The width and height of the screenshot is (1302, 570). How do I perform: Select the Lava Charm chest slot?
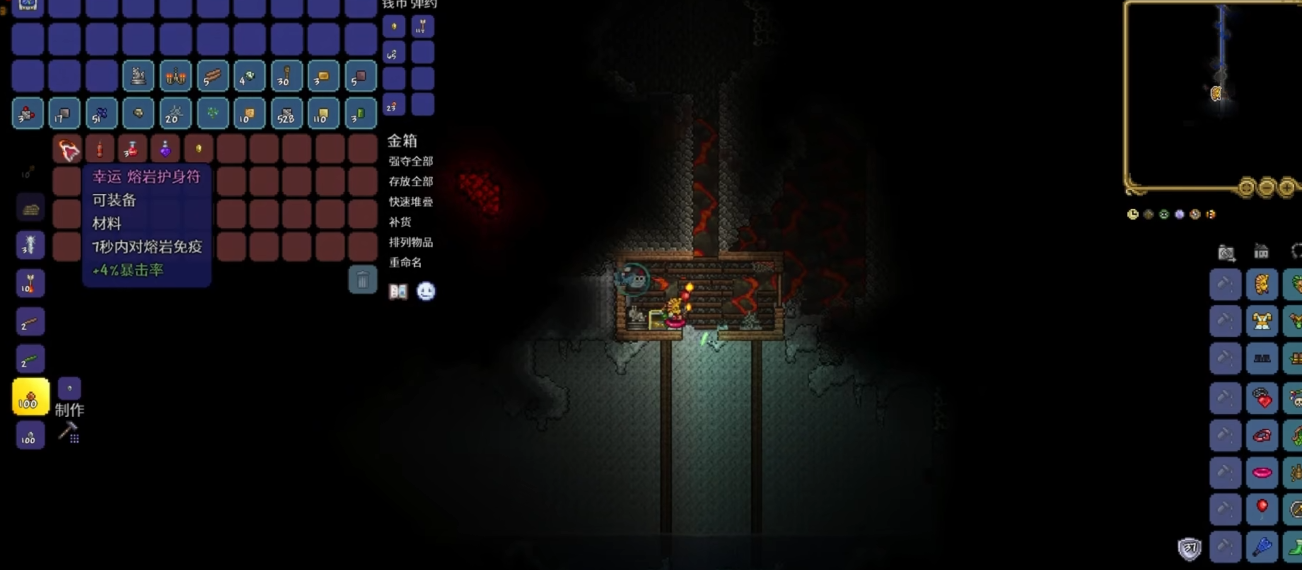(x=68, y=150)
